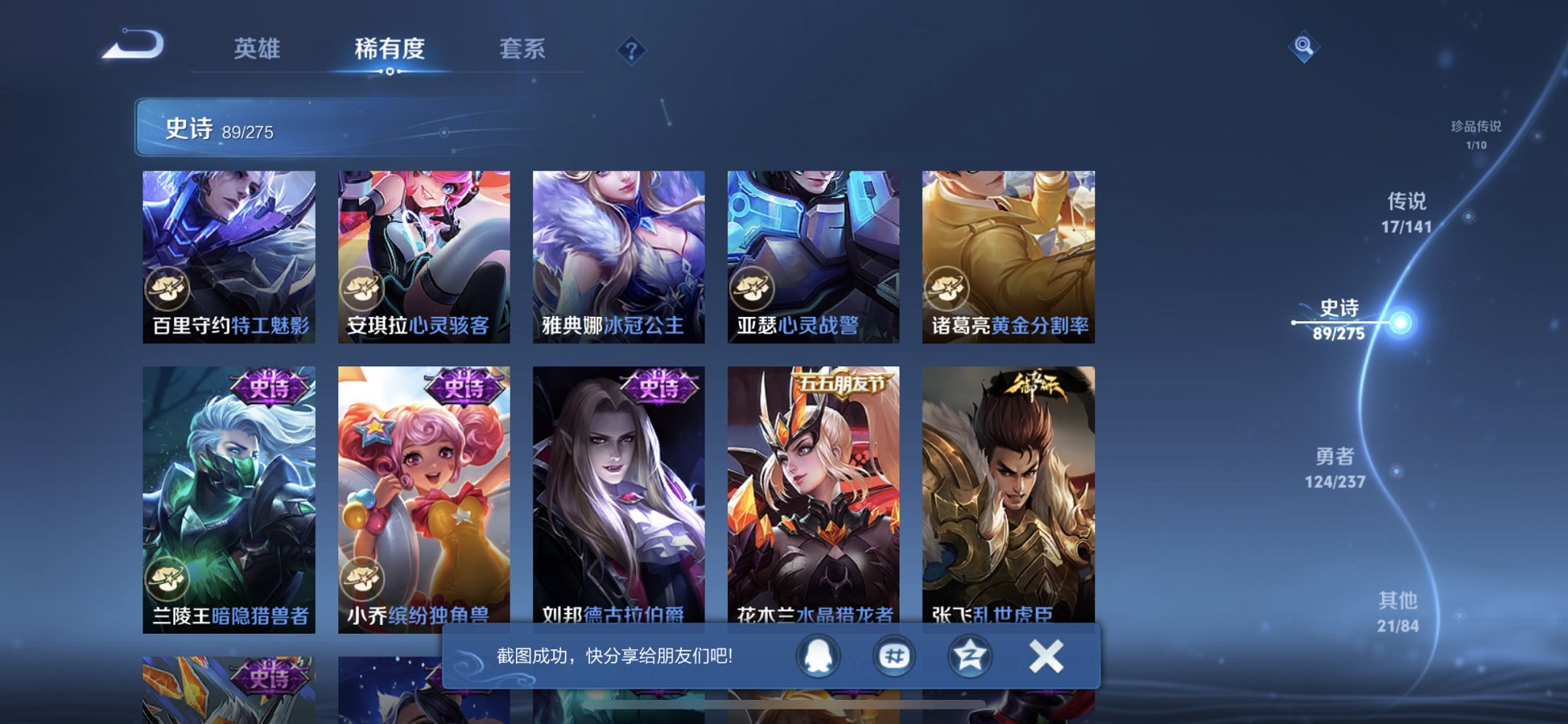Share screenshot via the QQ penguin icon

(818, 656)
